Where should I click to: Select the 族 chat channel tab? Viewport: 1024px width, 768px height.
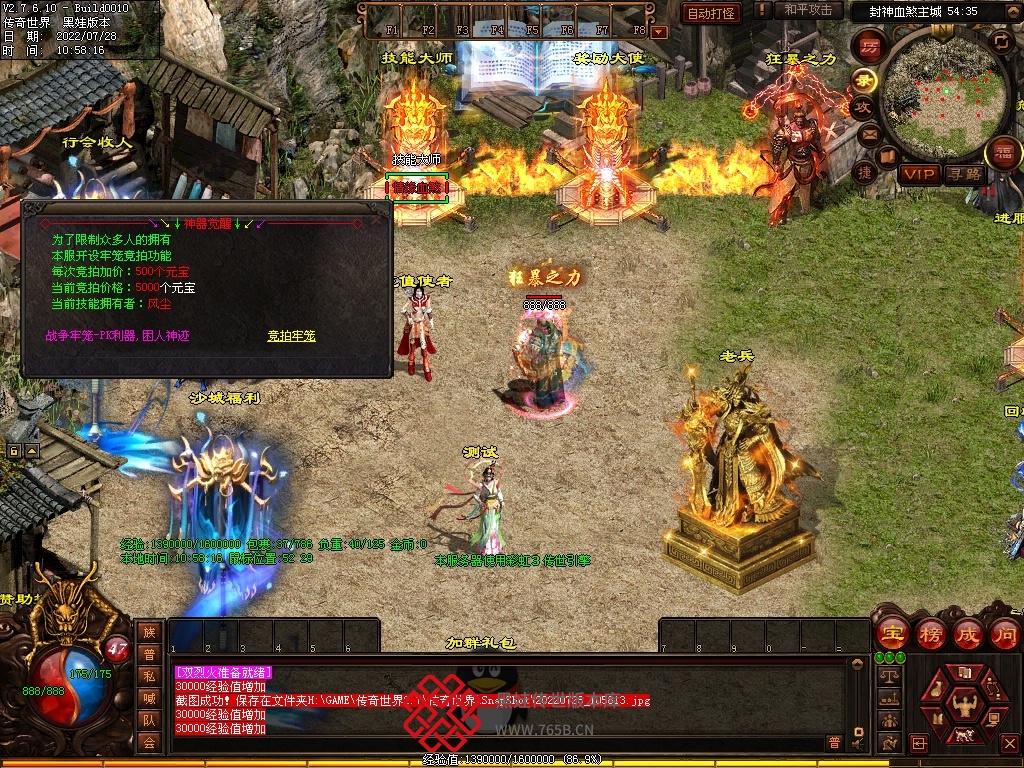pyautogui.click(x=149, y=632)
